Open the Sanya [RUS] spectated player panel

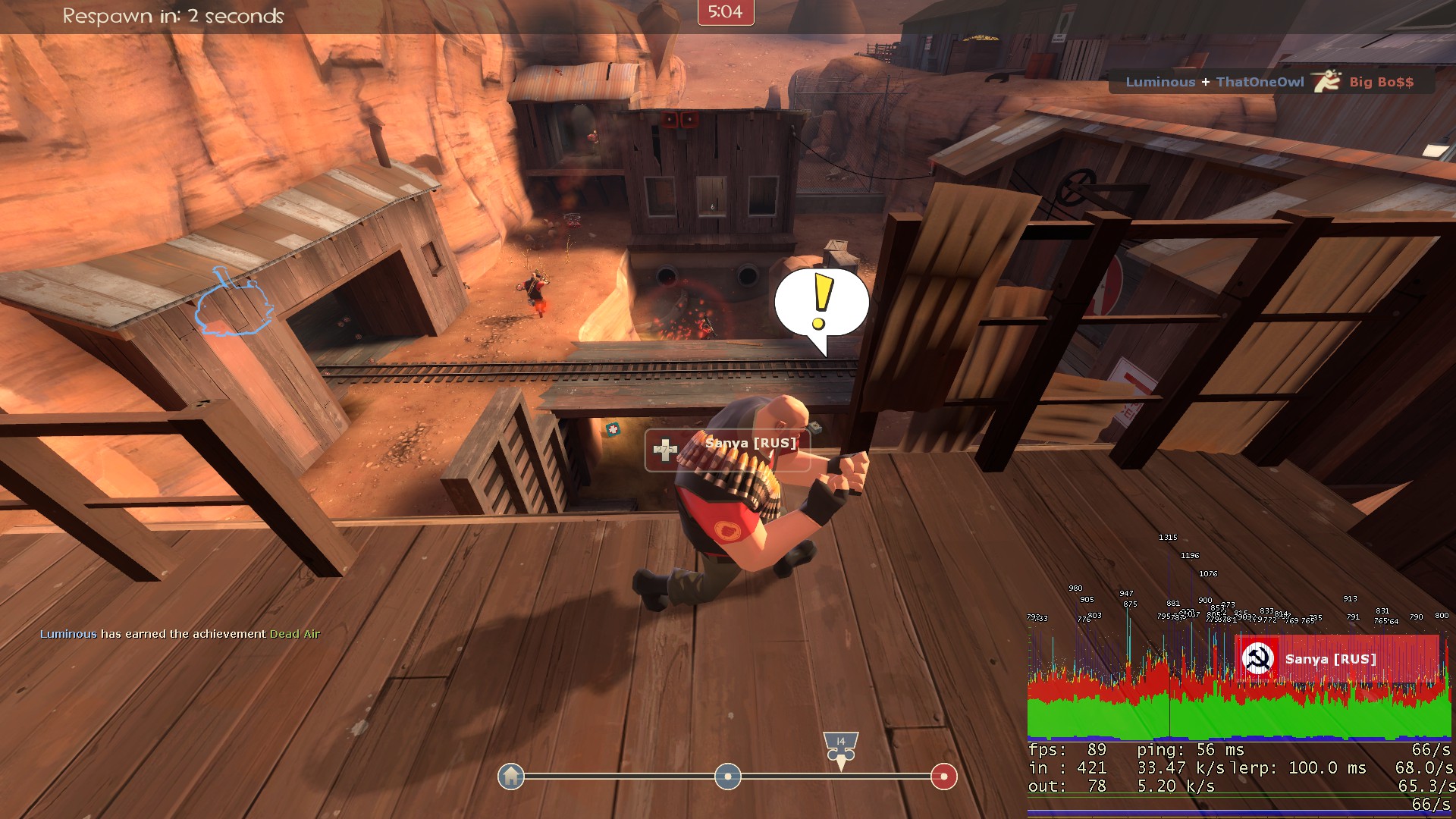click(x=1338, y=659)
